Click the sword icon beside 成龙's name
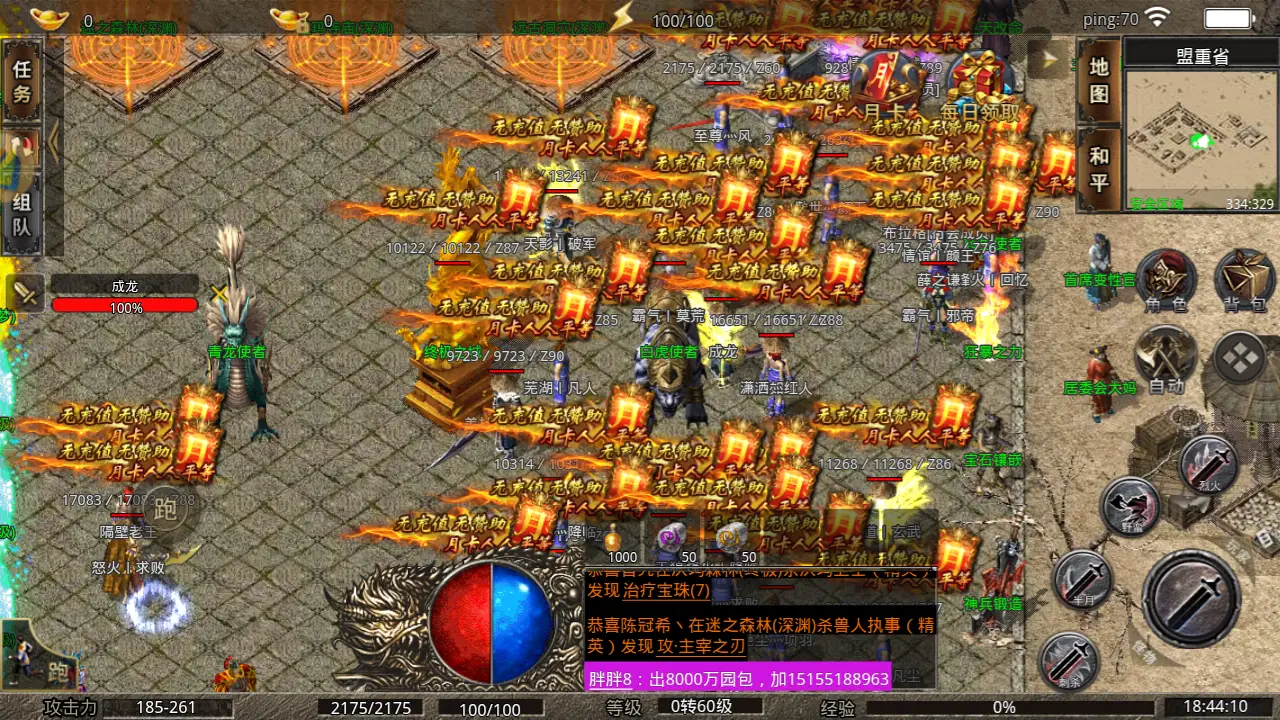The width and height of the screenshot is (1280, 720). pyautogui.click(x=25, y=294)
